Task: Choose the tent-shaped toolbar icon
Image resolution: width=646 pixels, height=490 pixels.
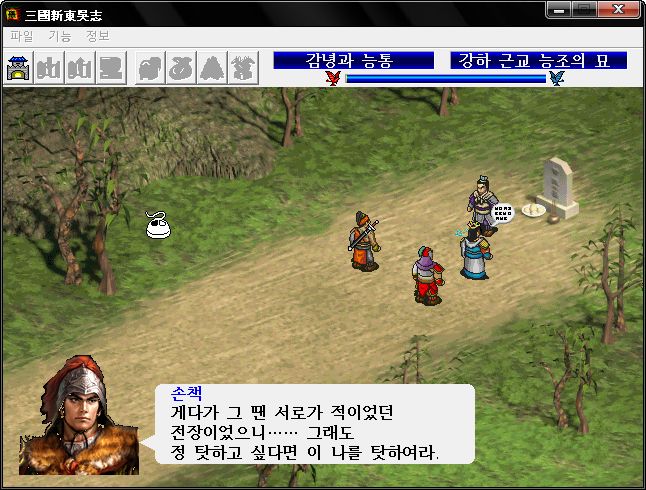Action: 211,68
